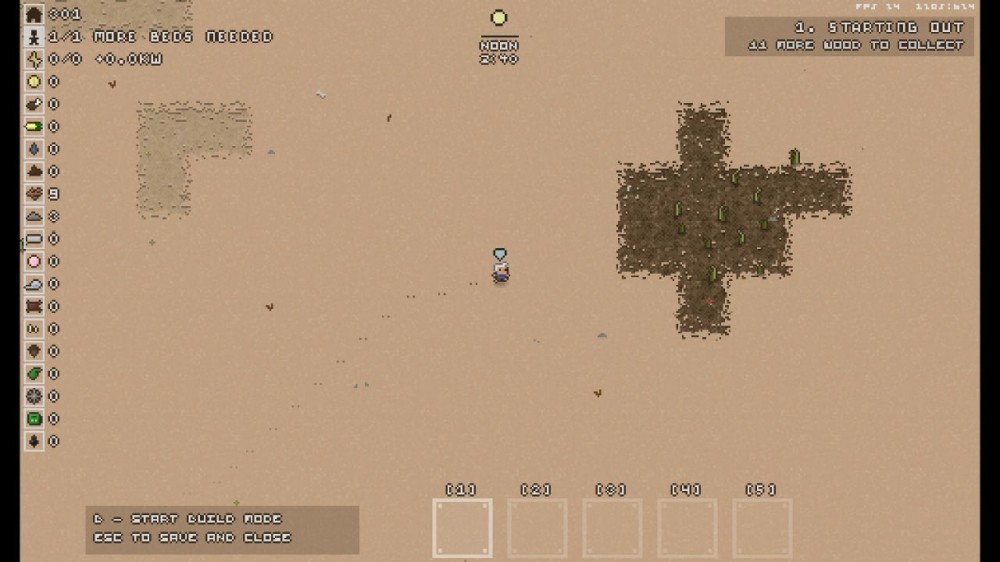Click the gear cog resource icon

(x=34, y=396)
